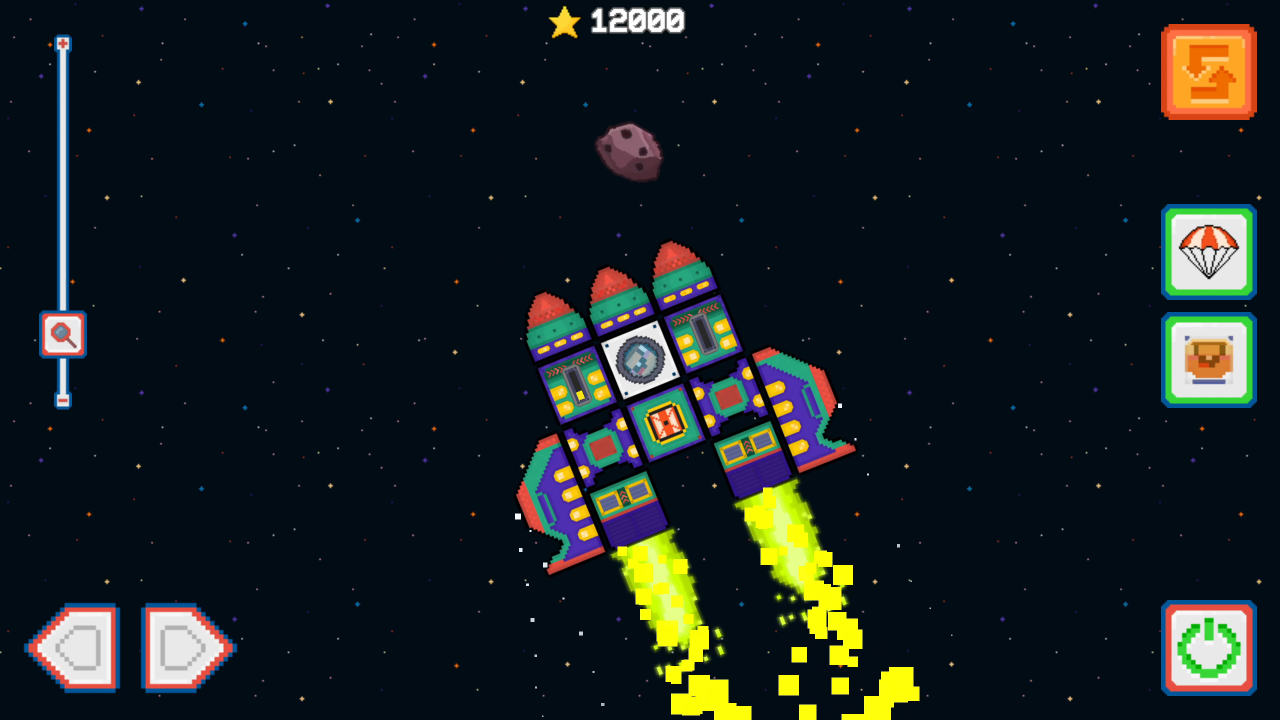1280x720 pixels.
Task: Activate the parachute panel button
Action: point(1208,252)
